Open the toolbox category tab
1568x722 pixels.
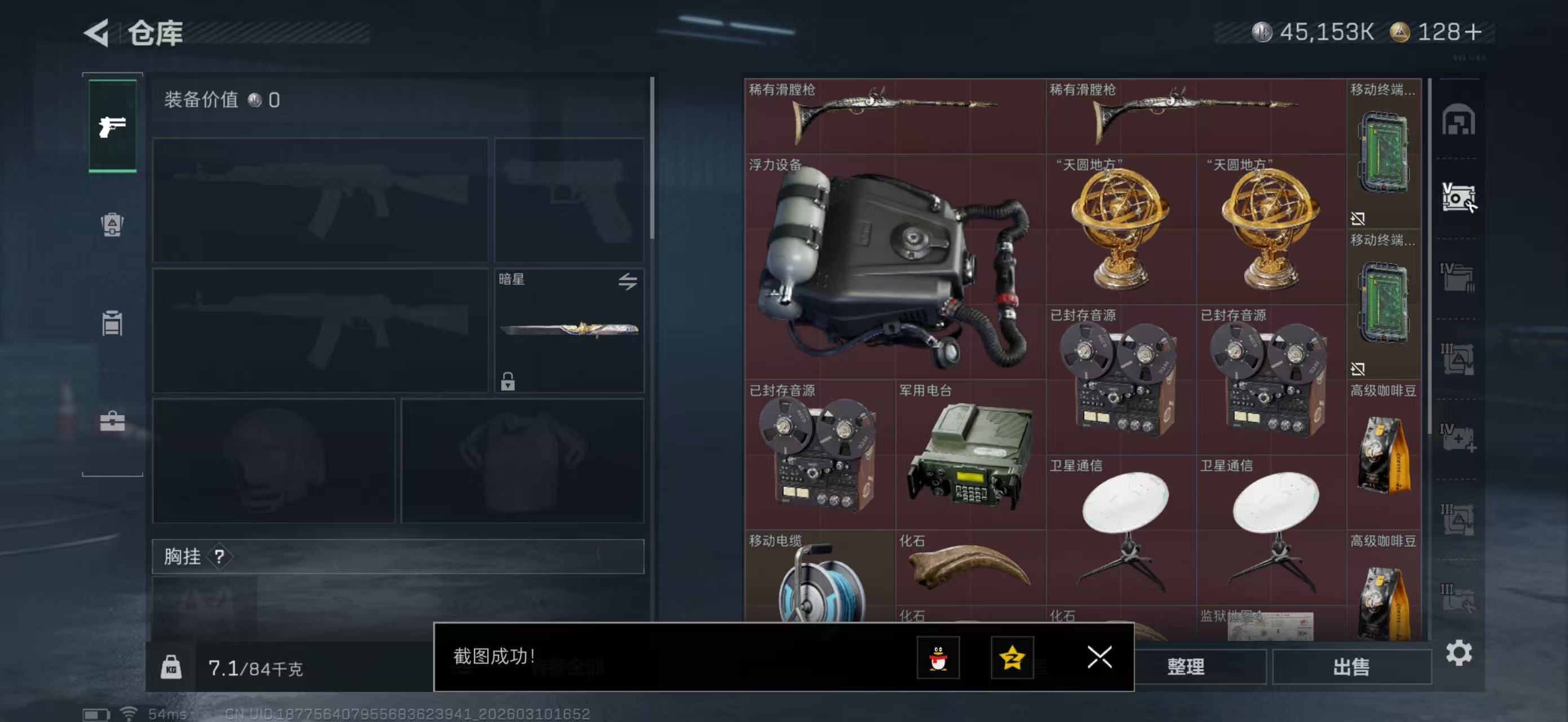pos(112,421)
